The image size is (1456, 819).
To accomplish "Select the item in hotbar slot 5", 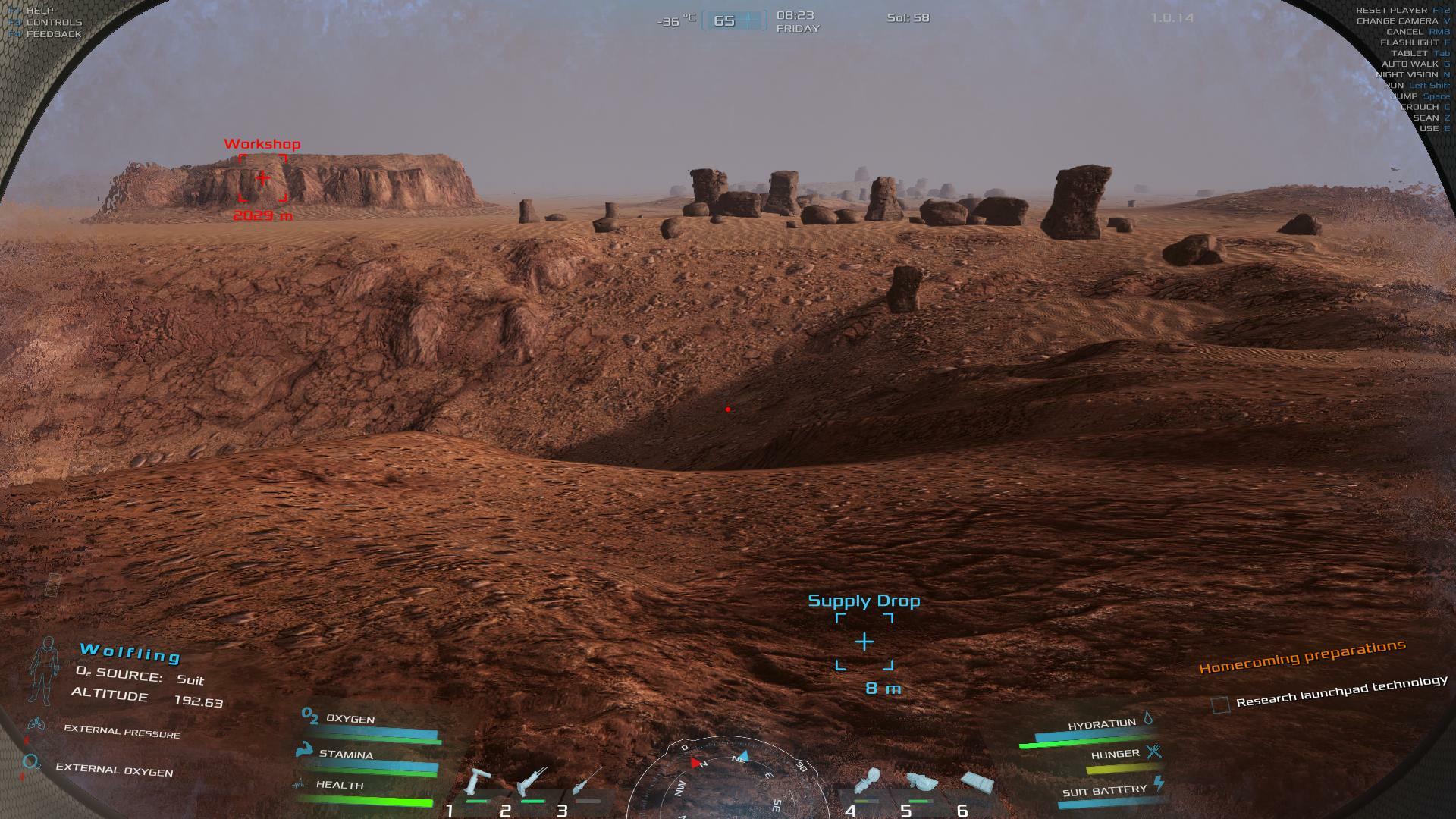I will click(x=921, y=783).
